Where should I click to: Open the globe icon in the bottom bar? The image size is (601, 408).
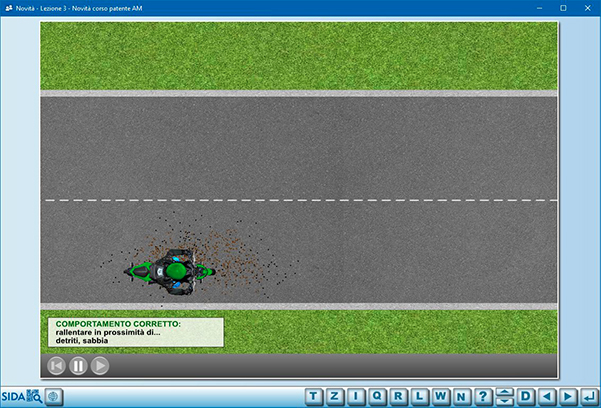pyautogui.click(x=53, y=397)
